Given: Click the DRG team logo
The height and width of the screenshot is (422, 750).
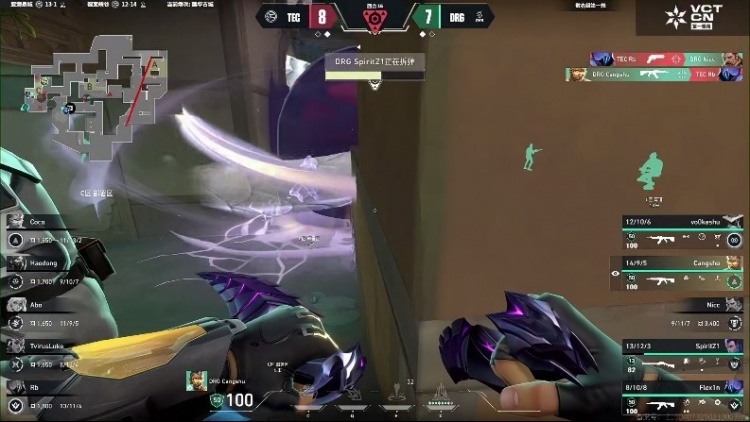Looking at the screenshot, I should pos(478,16).
